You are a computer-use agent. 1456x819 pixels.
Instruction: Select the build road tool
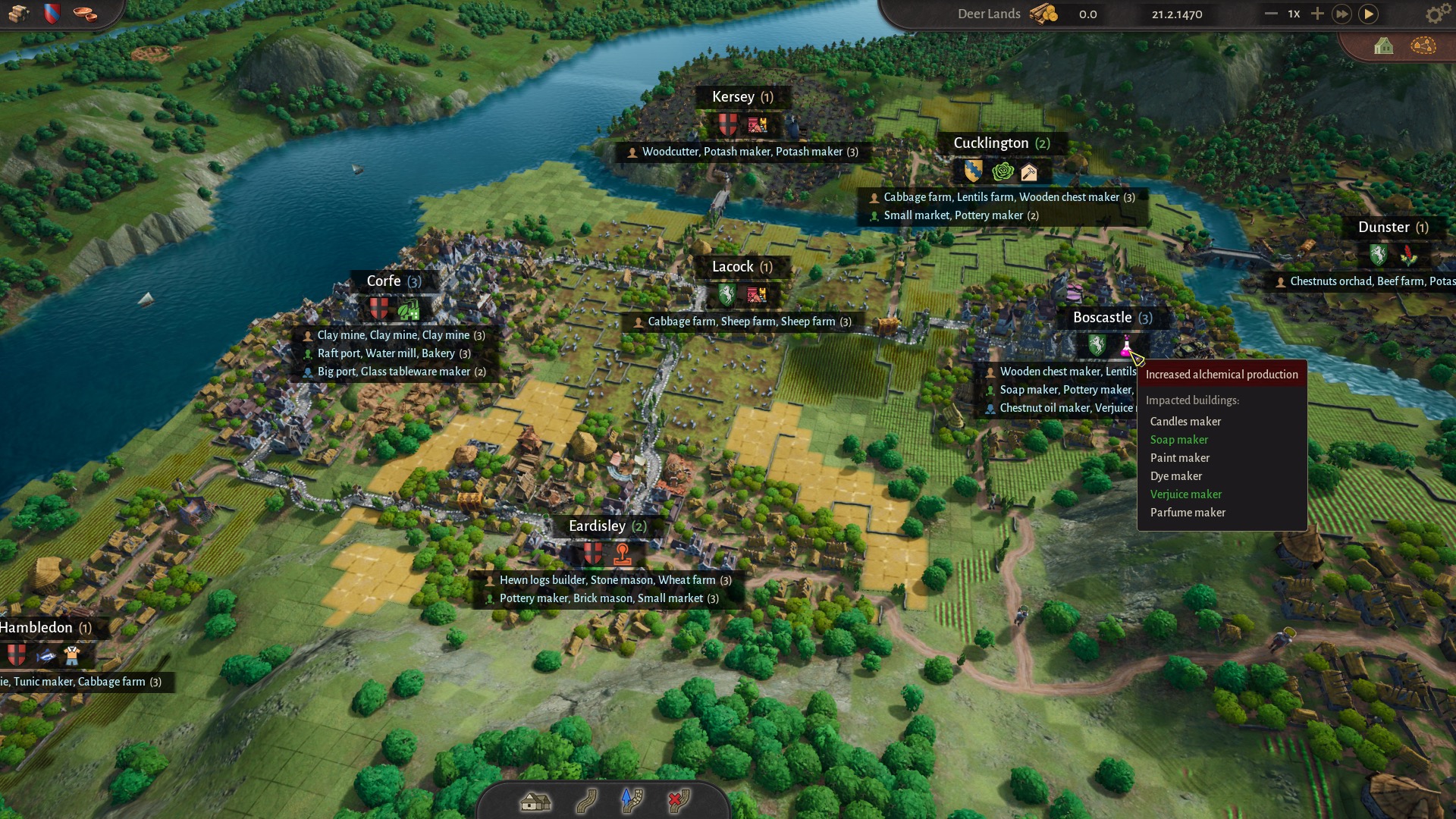tap(586, 801)
